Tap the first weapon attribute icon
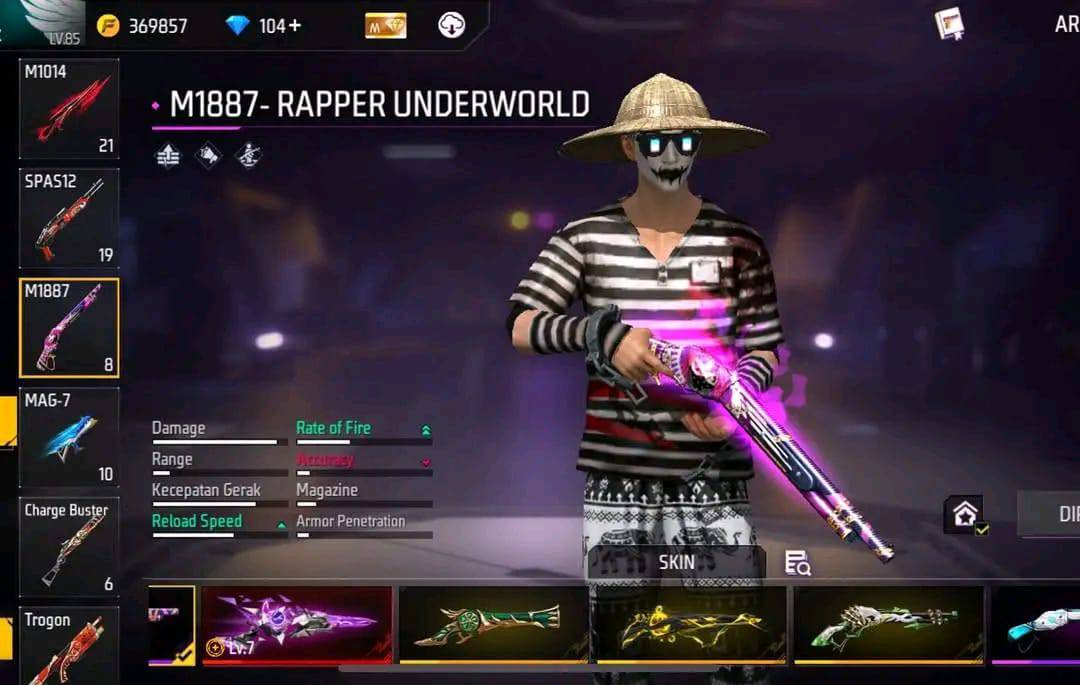 [168, 156]
